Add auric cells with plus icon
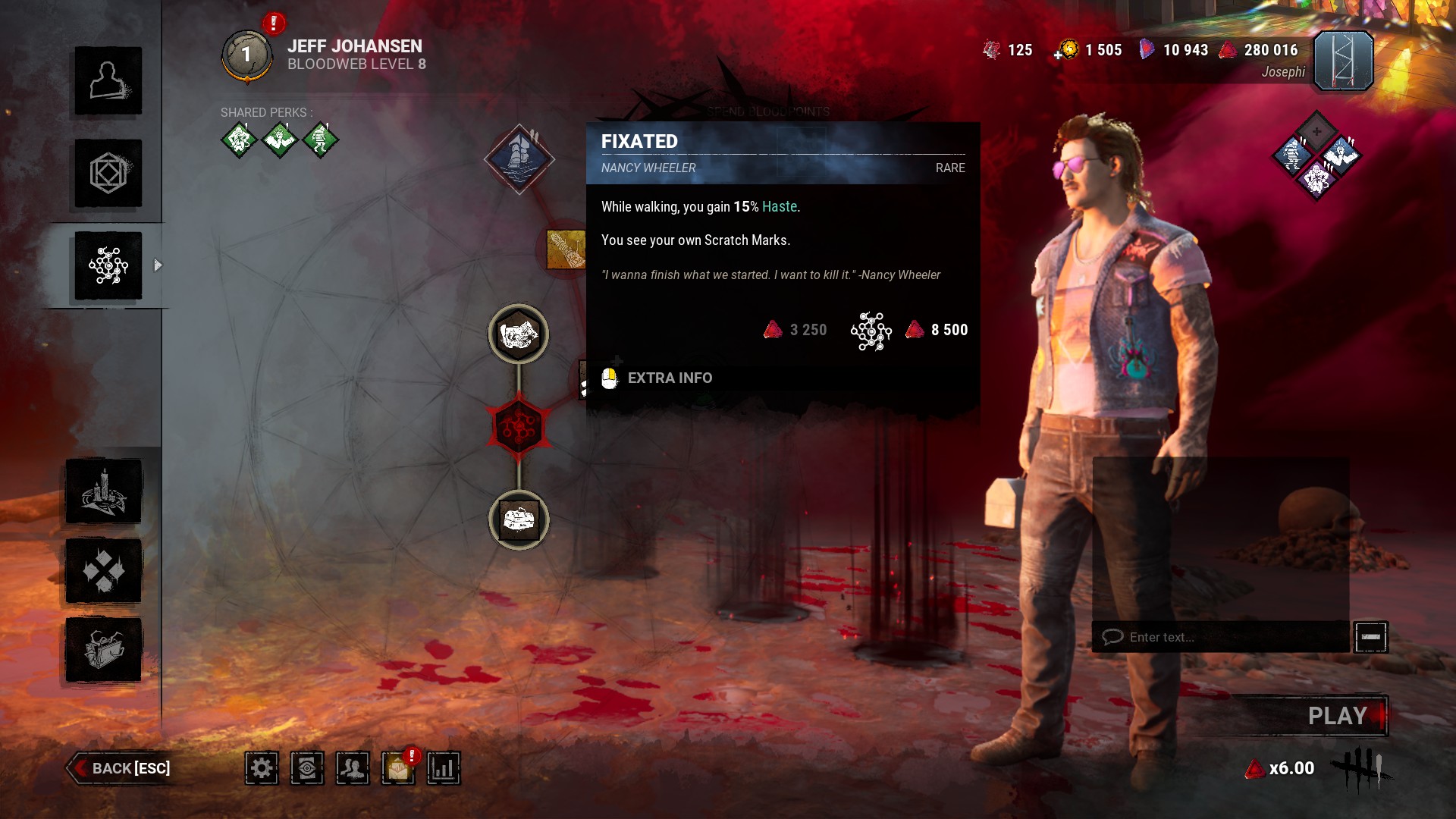1456x819 pixels. point(1059,55)
